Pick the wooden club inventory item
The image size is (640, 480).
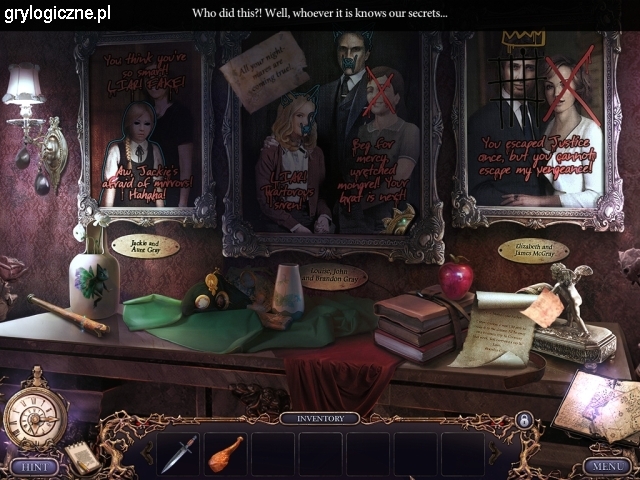pos(226,452)
